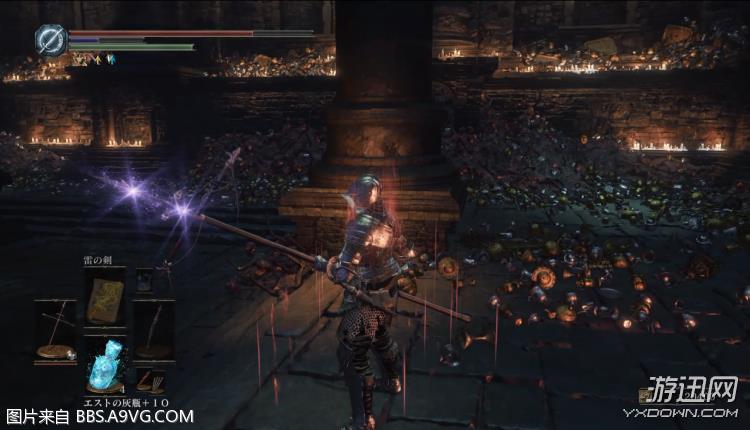
Task: Use the Estus ash flask +10 slot
Action: pyautogui.click(x=104, y=365)
